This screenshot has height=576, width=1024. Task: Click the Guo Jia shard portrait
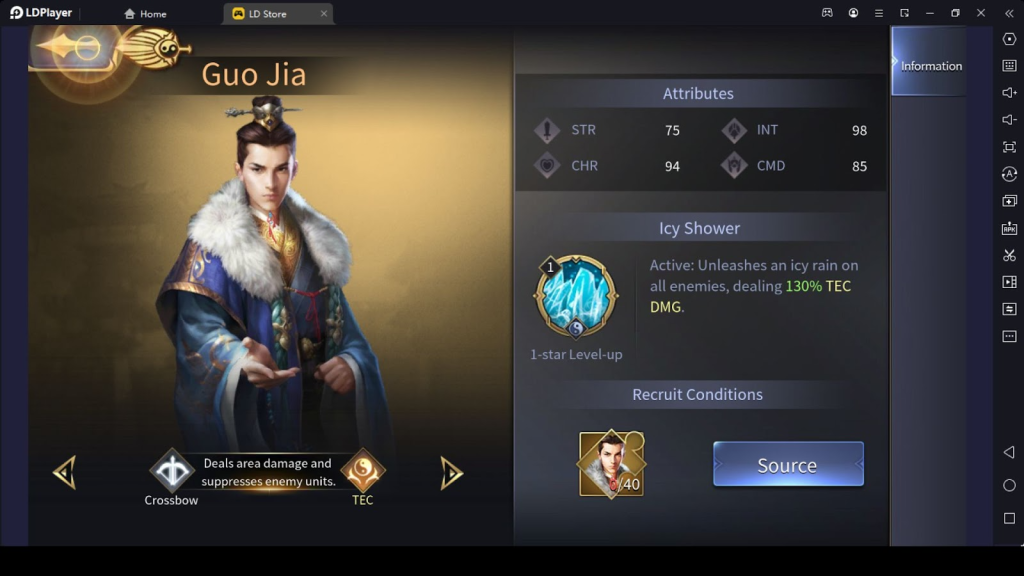point(611,463)
